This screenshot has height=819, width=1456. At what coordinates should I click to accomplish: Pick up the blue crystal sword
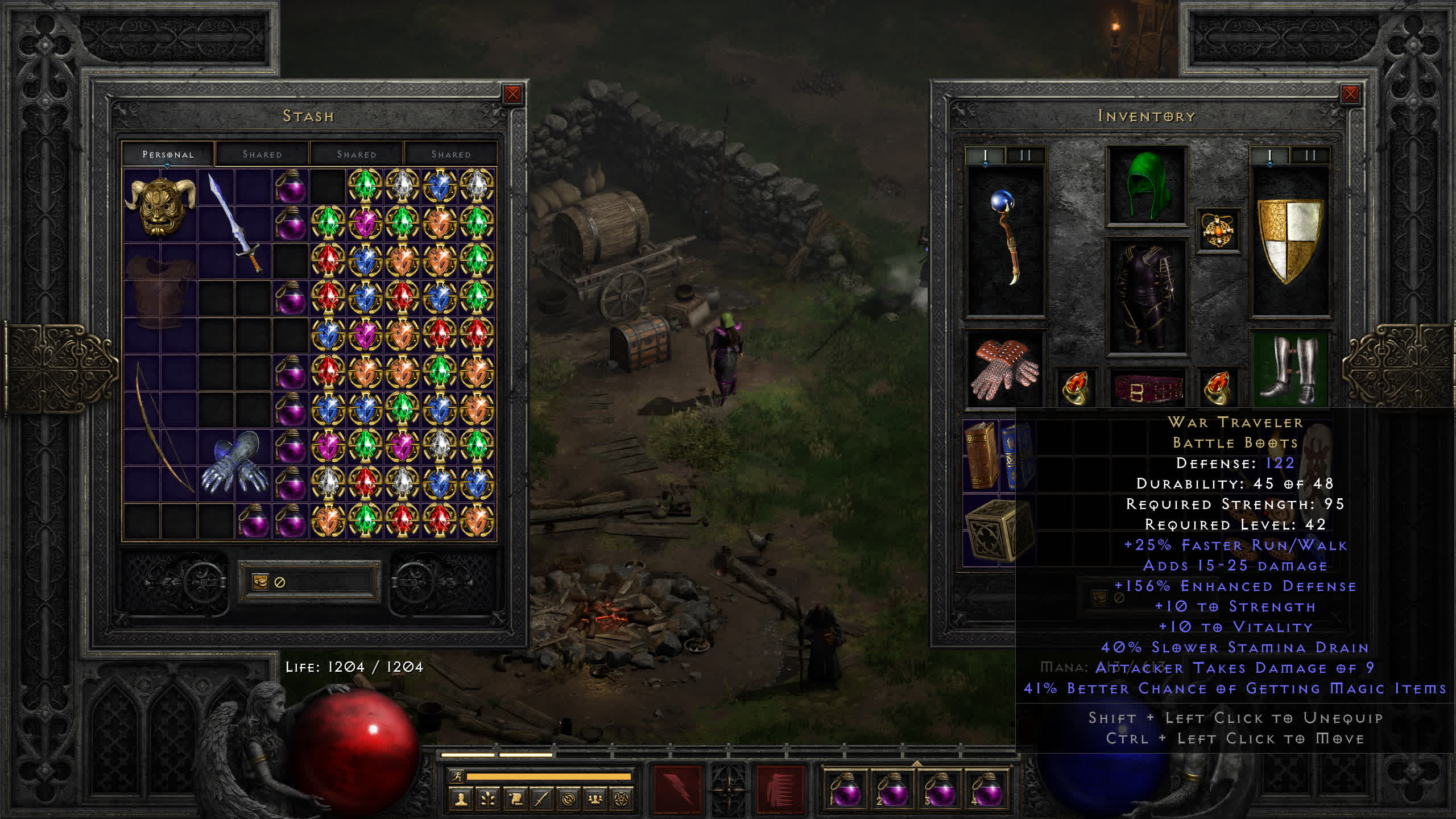coord(235,224)
